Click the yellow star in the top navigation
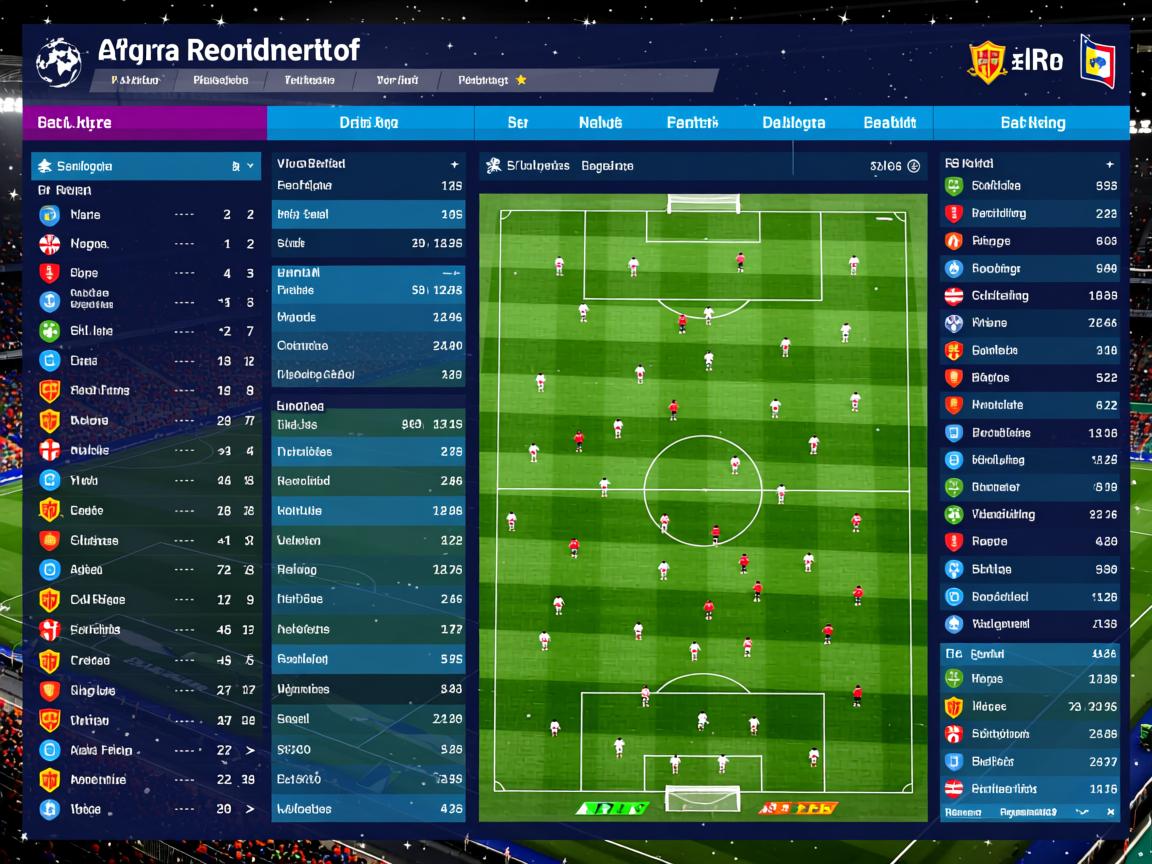The height and width of the screenshot is (864, 1152). 521,80
